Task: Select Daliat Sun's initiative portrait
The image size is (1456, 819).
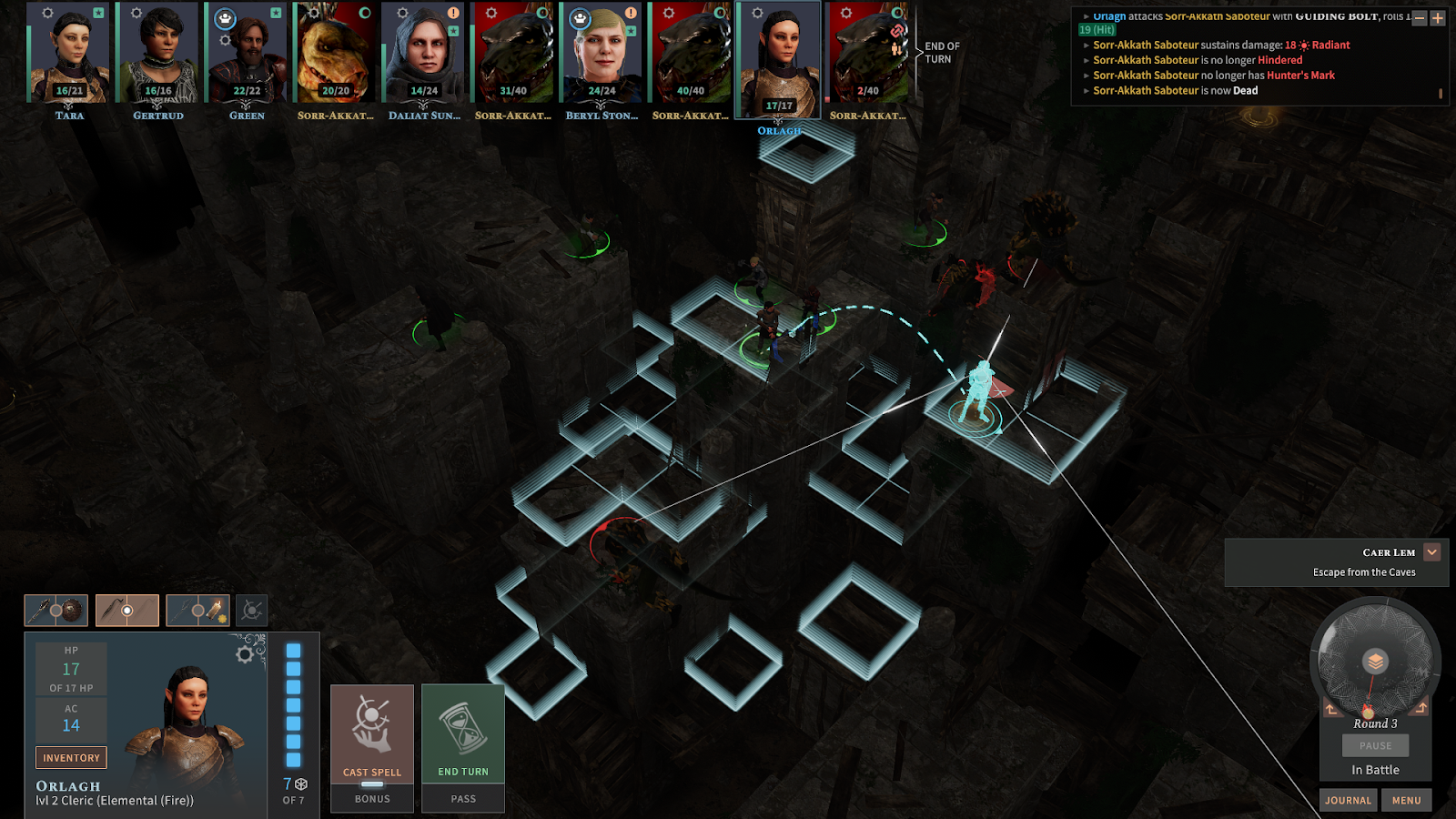Action: point(424,53)
